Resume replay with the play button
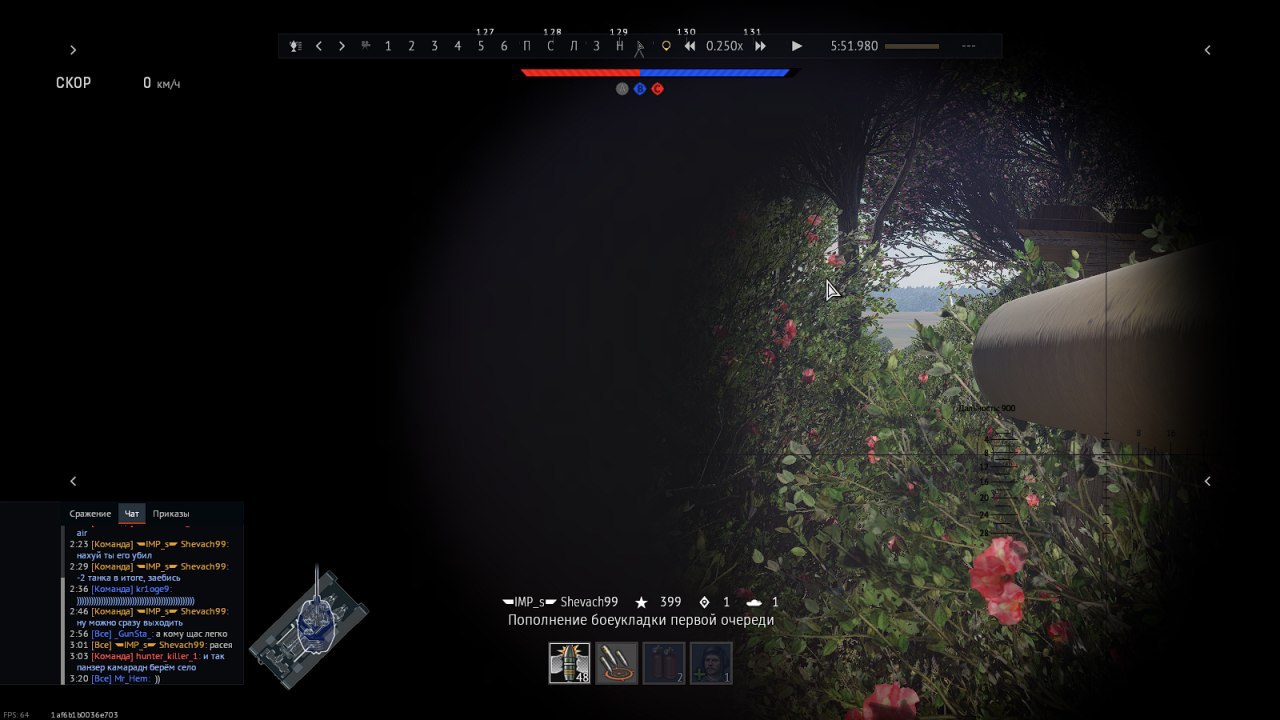This screenshot has height=720, width=1280. point(797,46)
